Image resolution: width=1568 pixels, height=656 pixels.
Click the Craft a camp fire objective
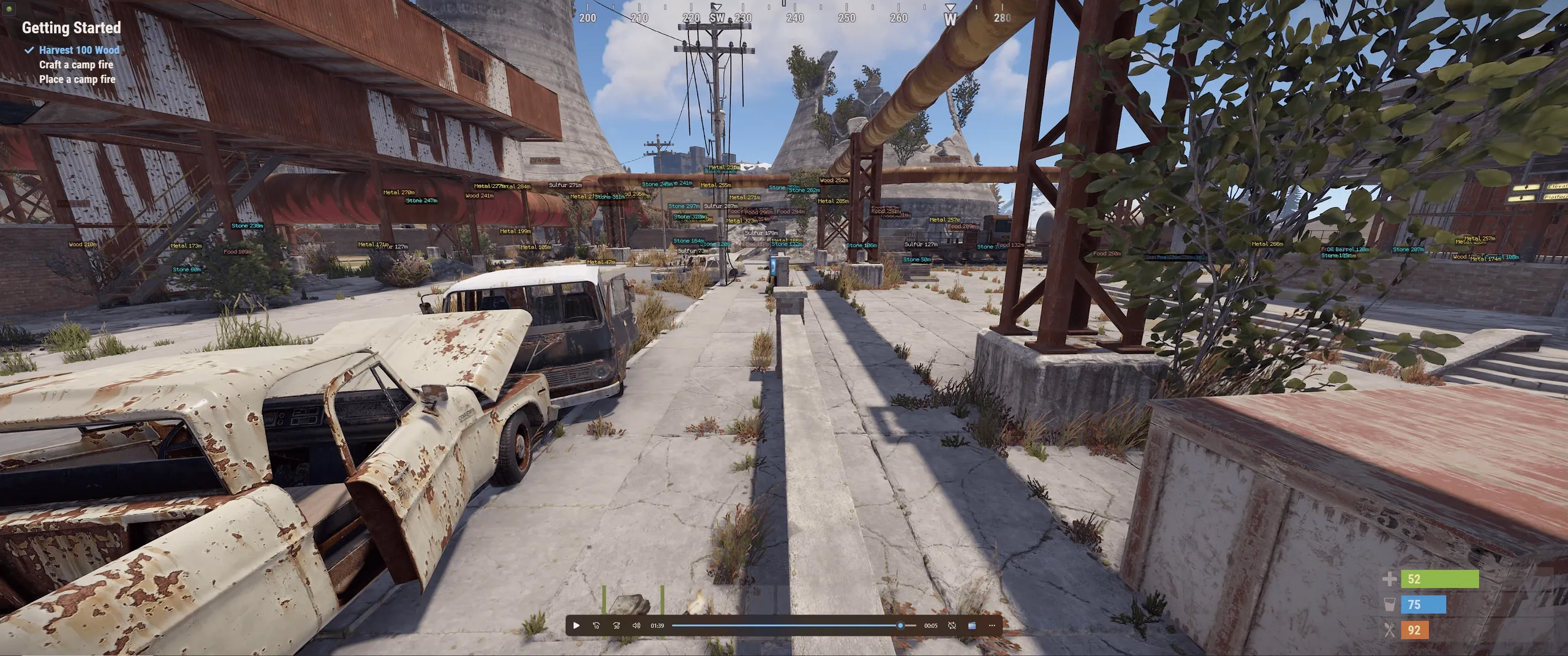pyautogui.click(x=76, y=64)
